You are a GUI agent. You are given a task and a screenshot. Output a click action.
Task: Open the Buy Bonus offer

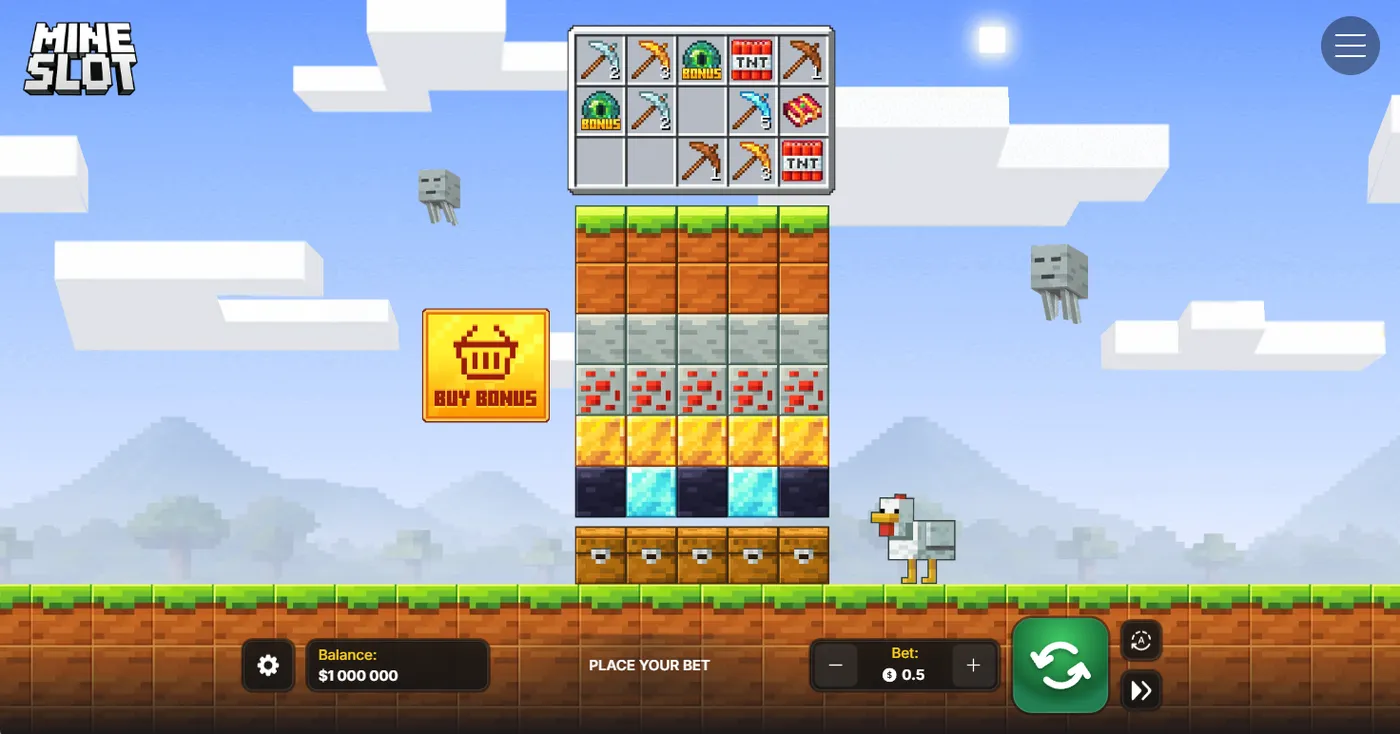point(485,364)
